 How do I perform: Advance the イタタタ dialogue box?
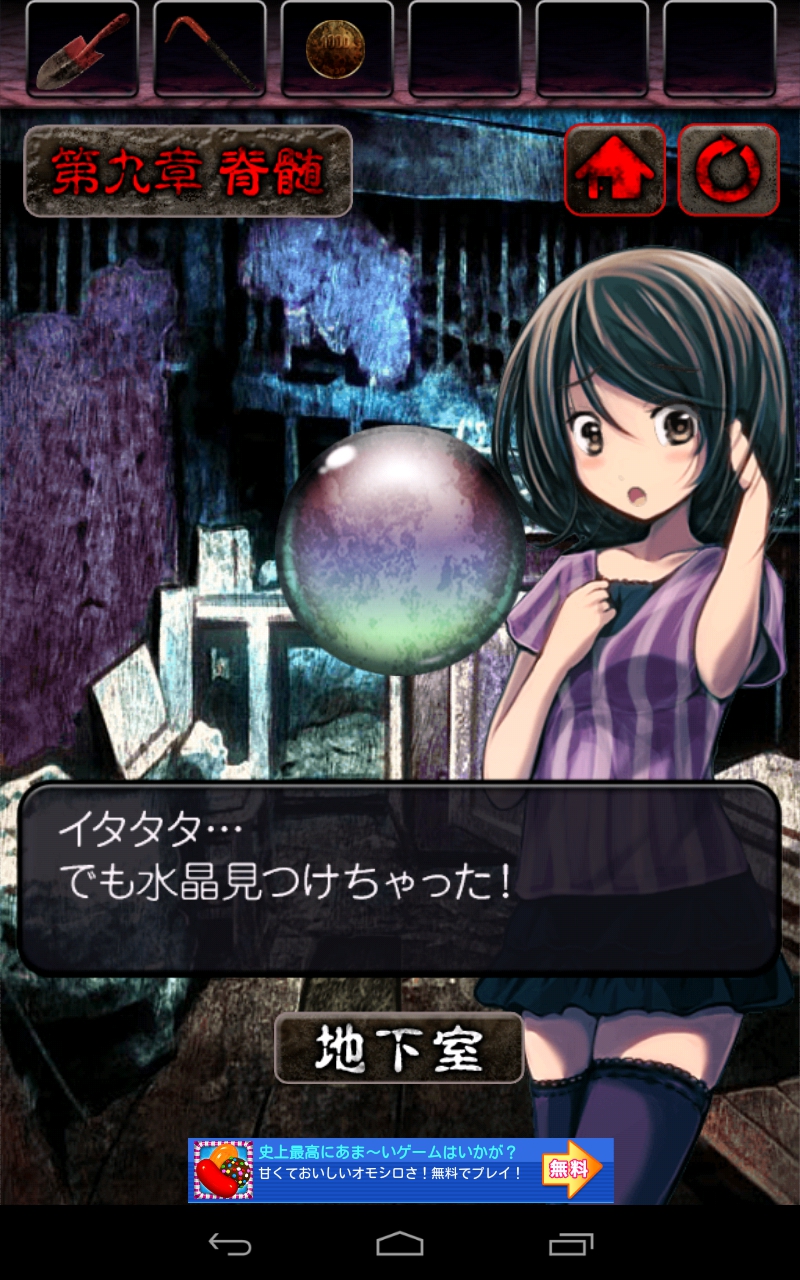click(x=398, y=878)
